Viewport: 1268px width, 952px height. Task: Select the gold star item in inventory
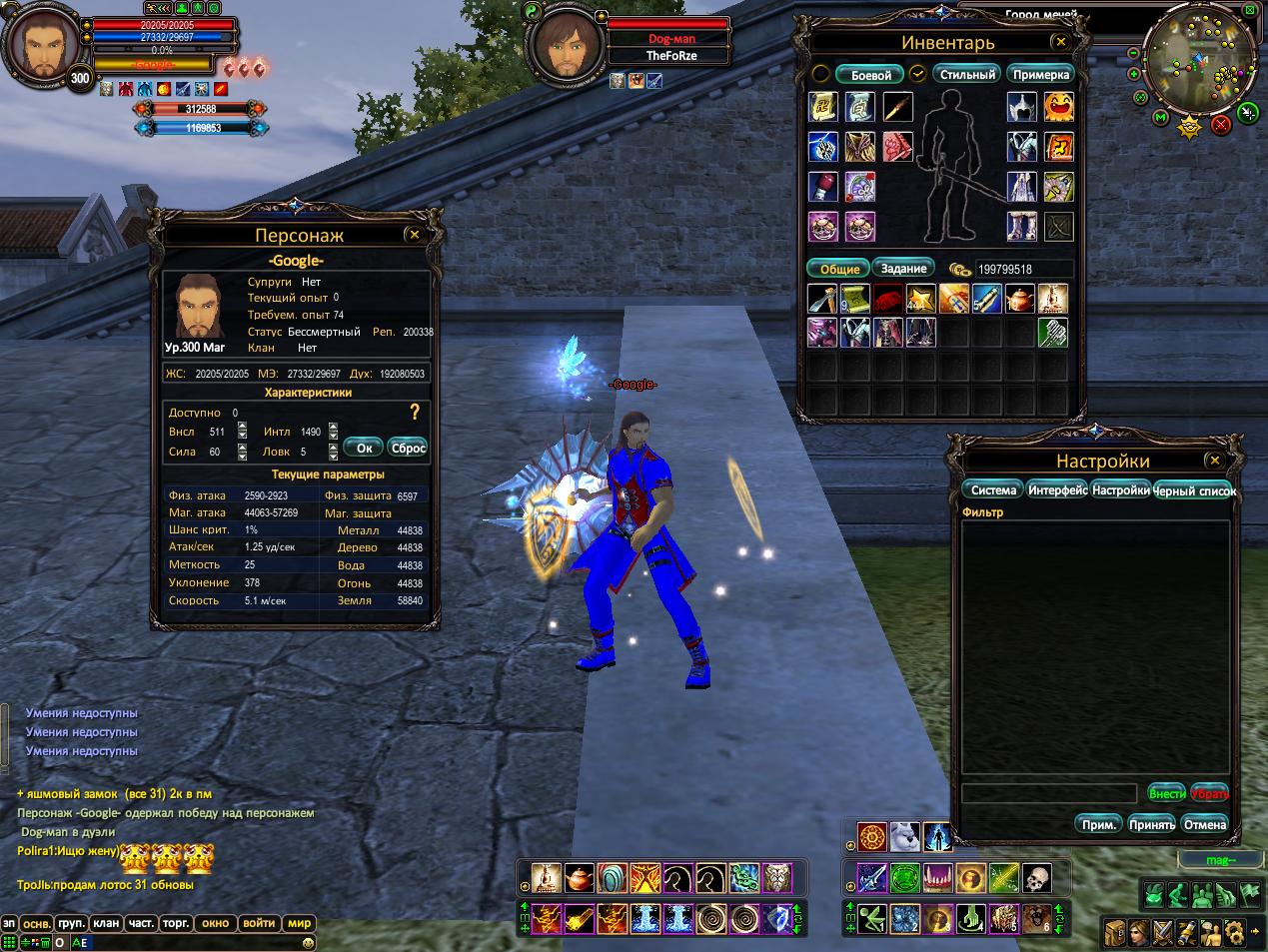point(920,299)
